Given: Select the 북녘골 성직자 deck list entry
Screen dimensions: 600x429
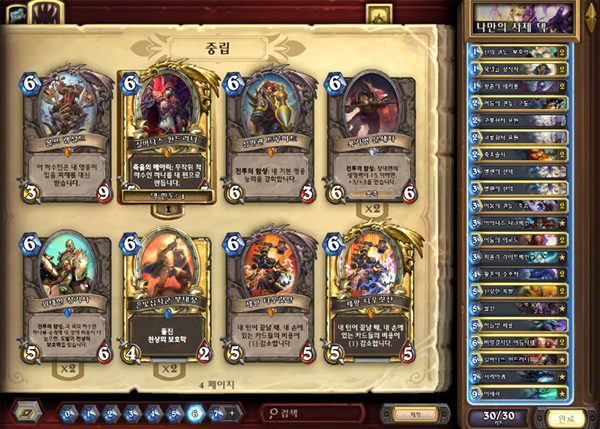Looking at the screenshot, I should (521, 67).
